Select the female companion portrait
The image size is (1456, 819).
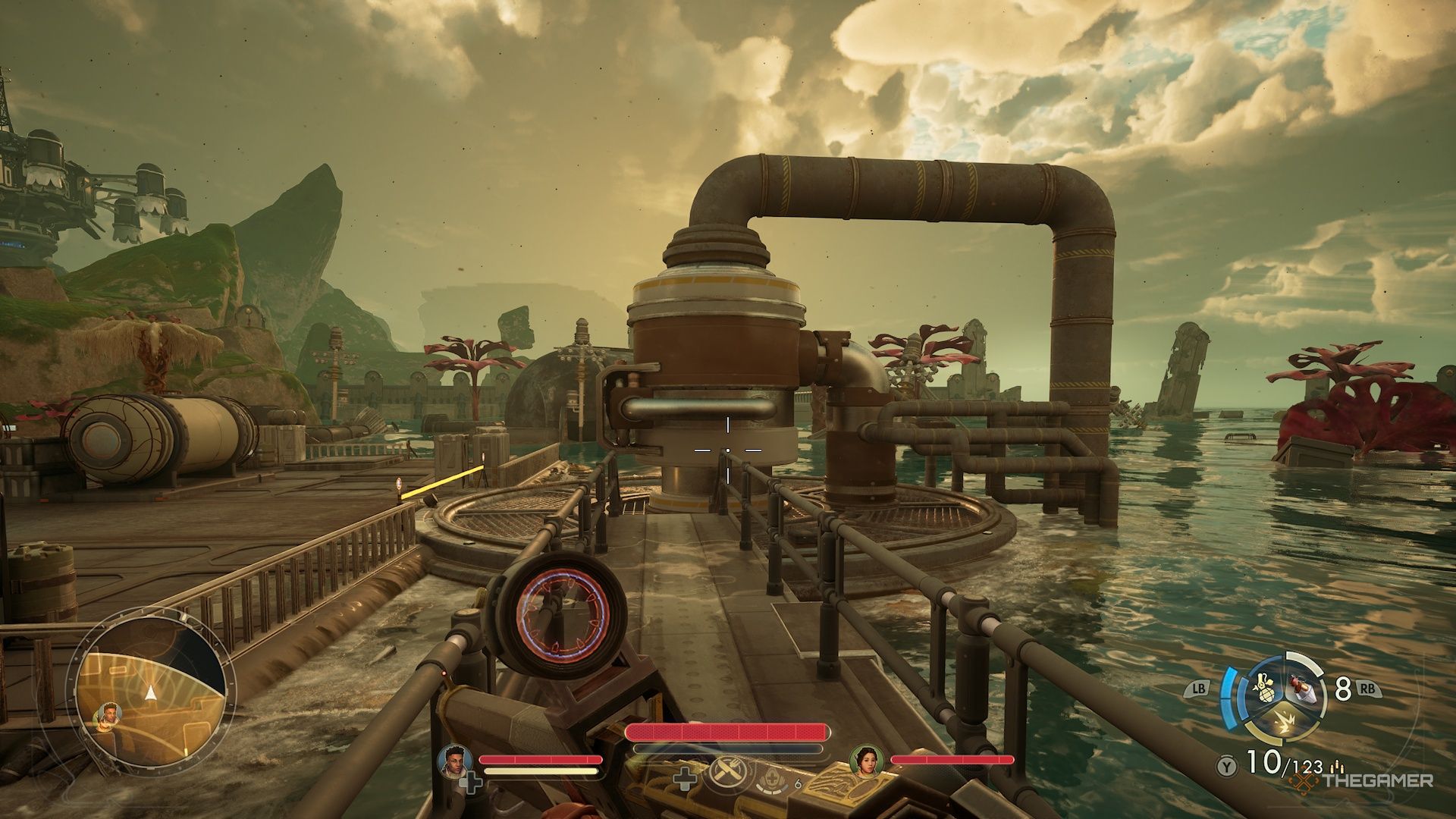pos(867,760)
